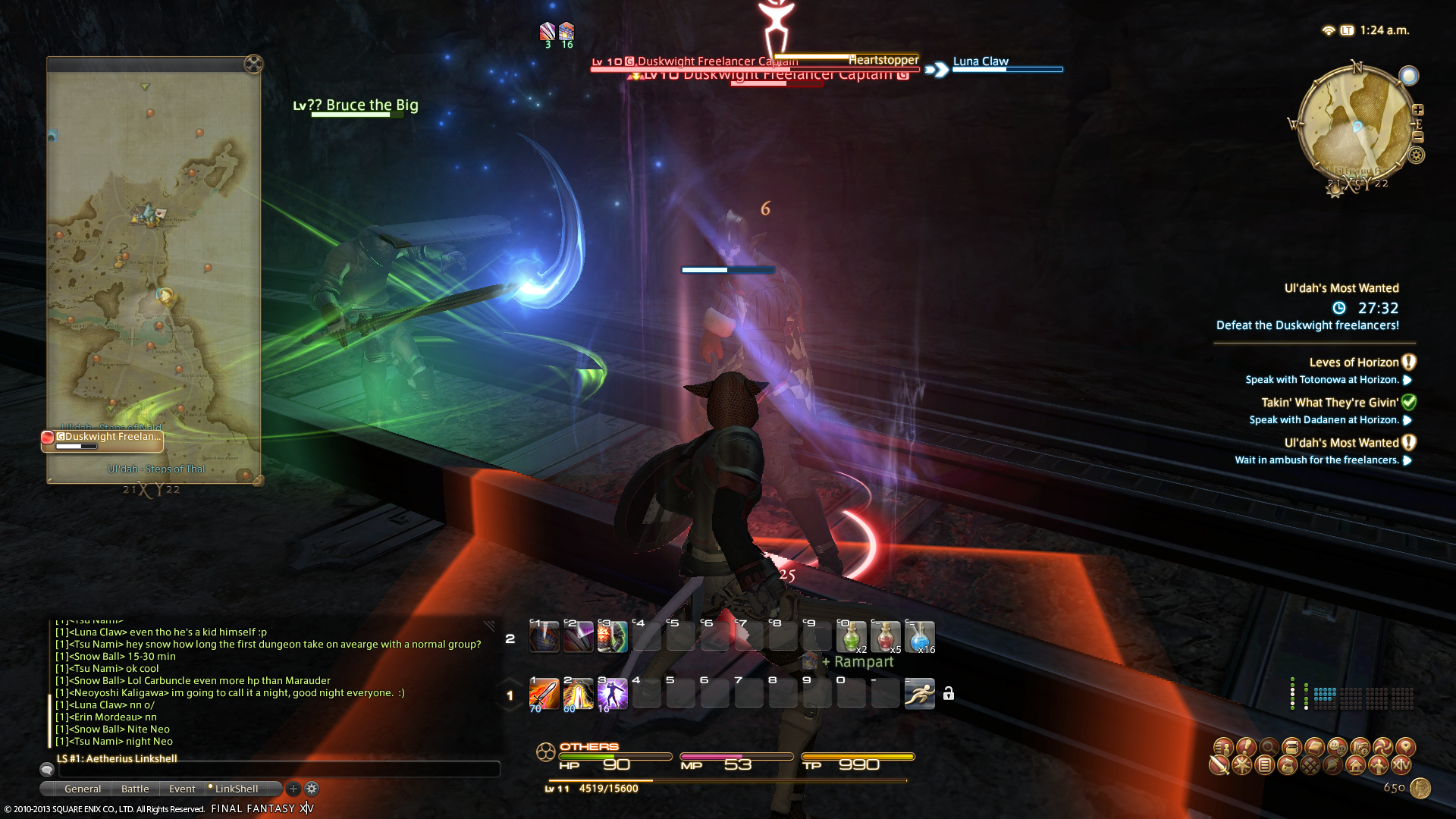1456x819 pixels.
Task: Switch to the LinkShell chat tab
Action: [x=236, y=789]
